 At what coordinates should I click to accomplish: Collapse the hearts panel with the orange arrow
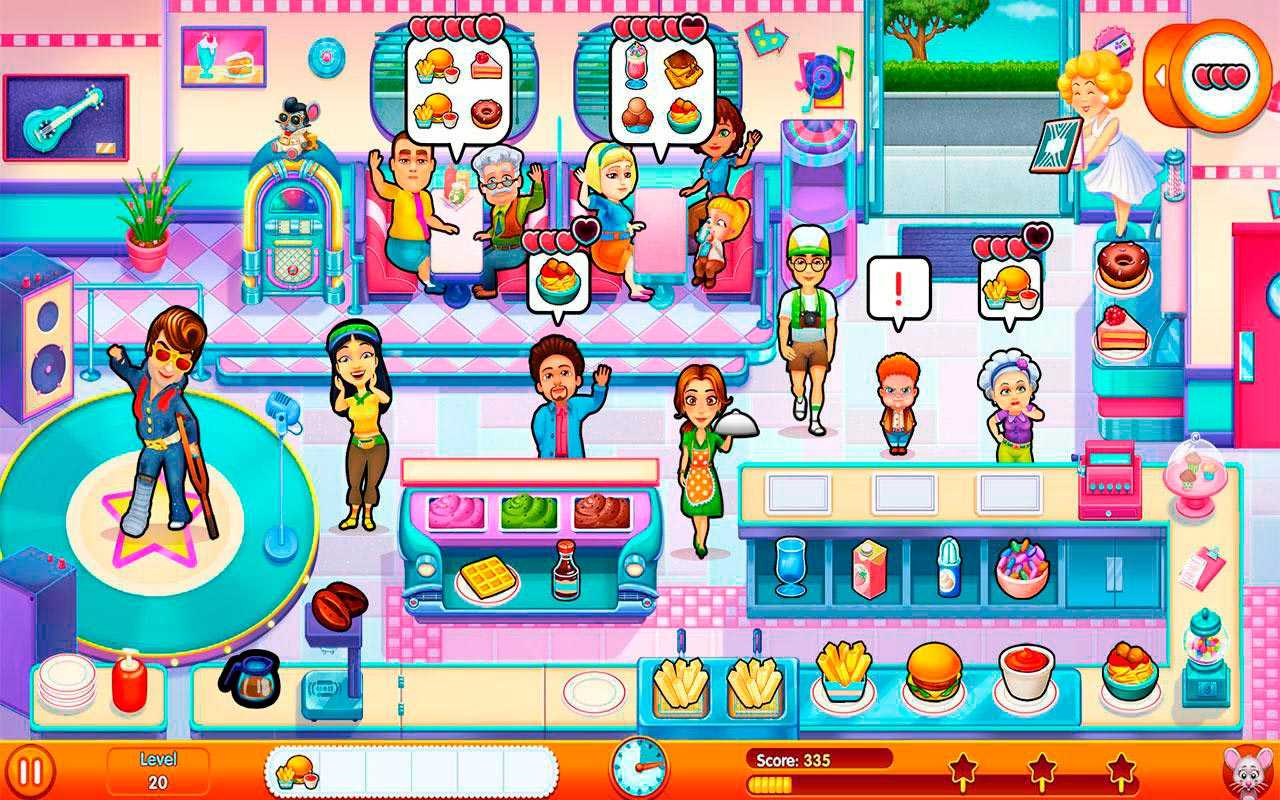pos(1162,76)
